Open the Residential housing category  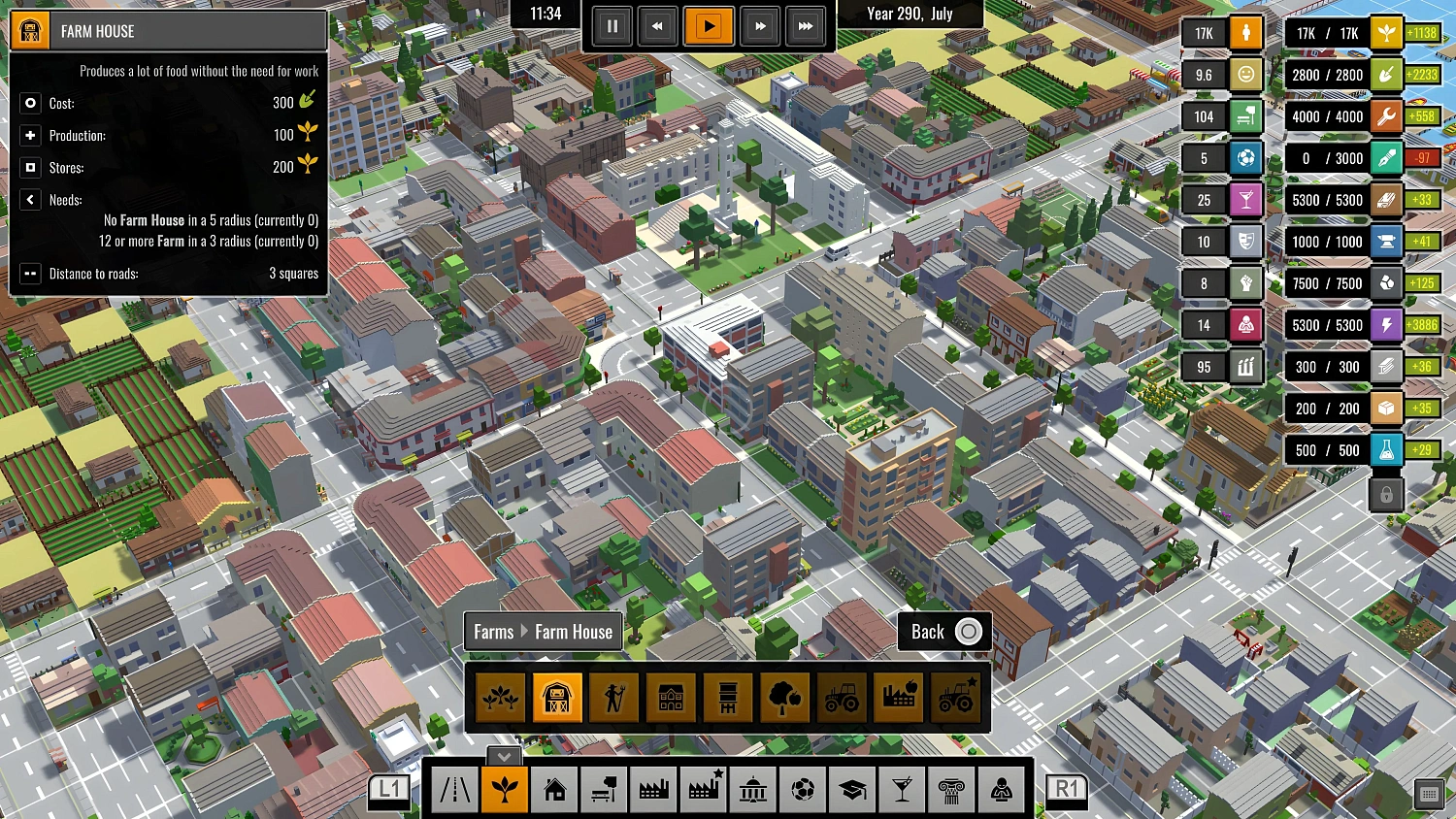click(x=556, y=789)
